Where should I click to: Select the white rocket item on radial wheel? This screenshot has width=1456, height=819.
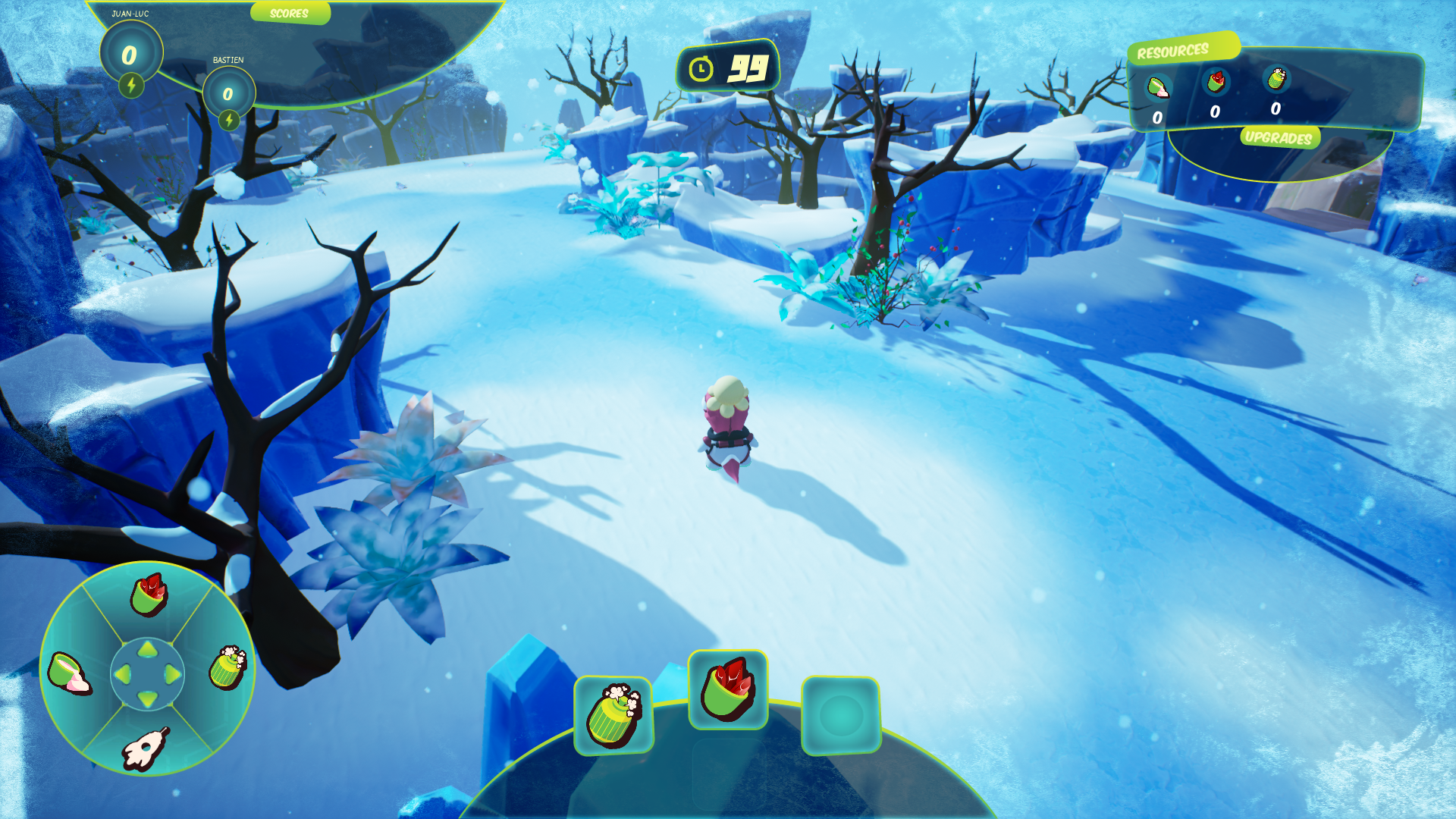(x=145, y=748)
